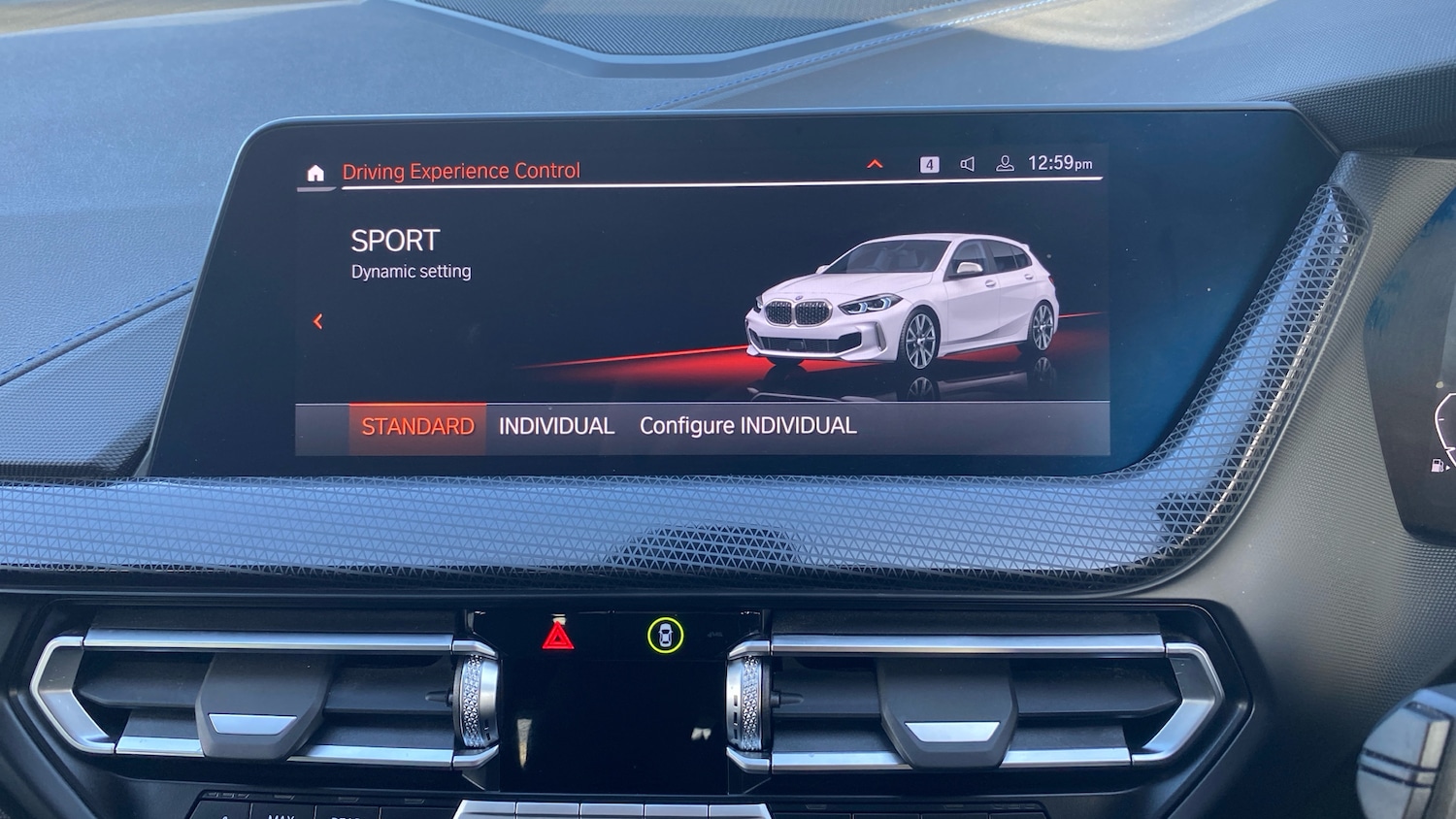Tap the 12:59pm clock display

[x=1061, y=162]
